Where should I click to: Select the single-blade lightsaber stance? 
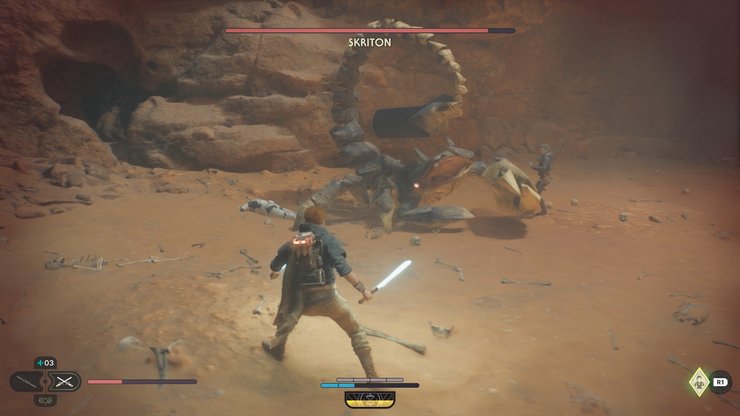coord(27,381)
